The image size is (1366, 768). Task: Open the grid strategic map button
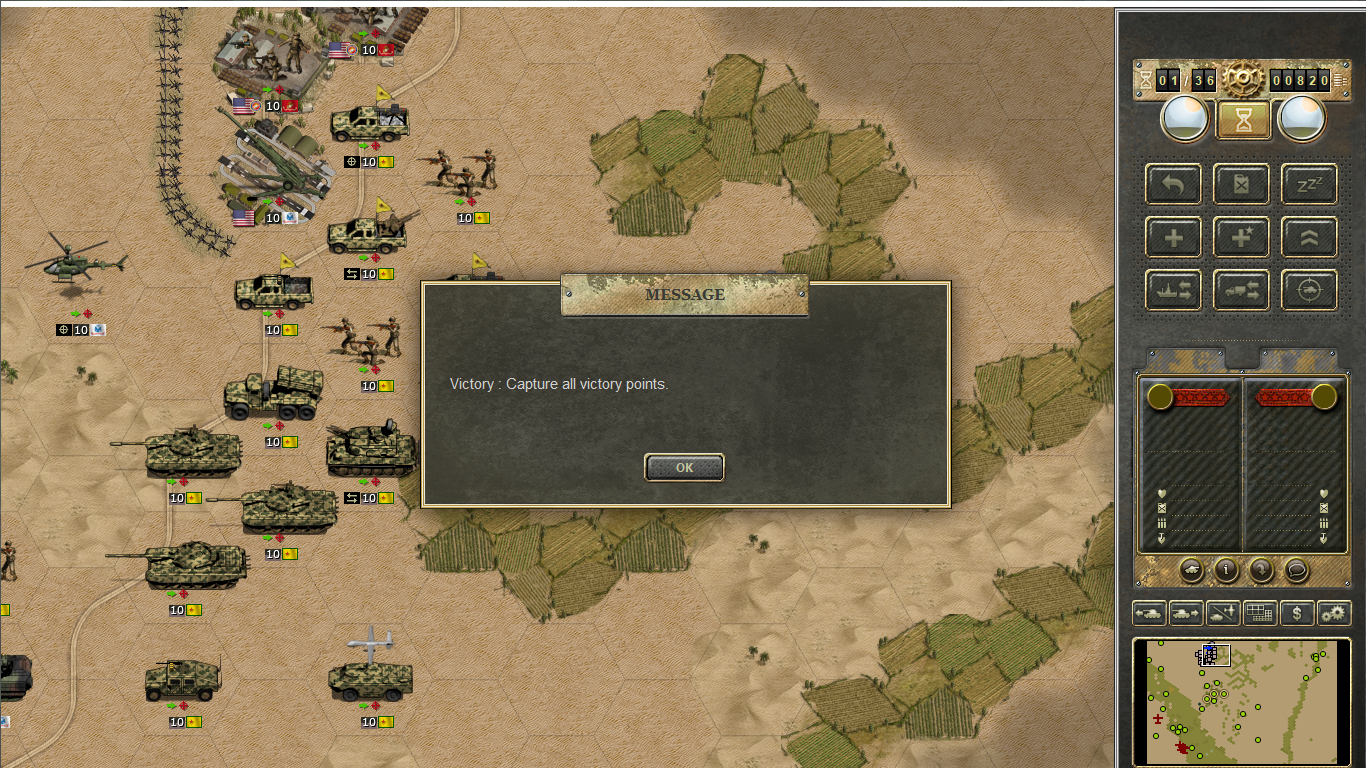[1260, 613]
